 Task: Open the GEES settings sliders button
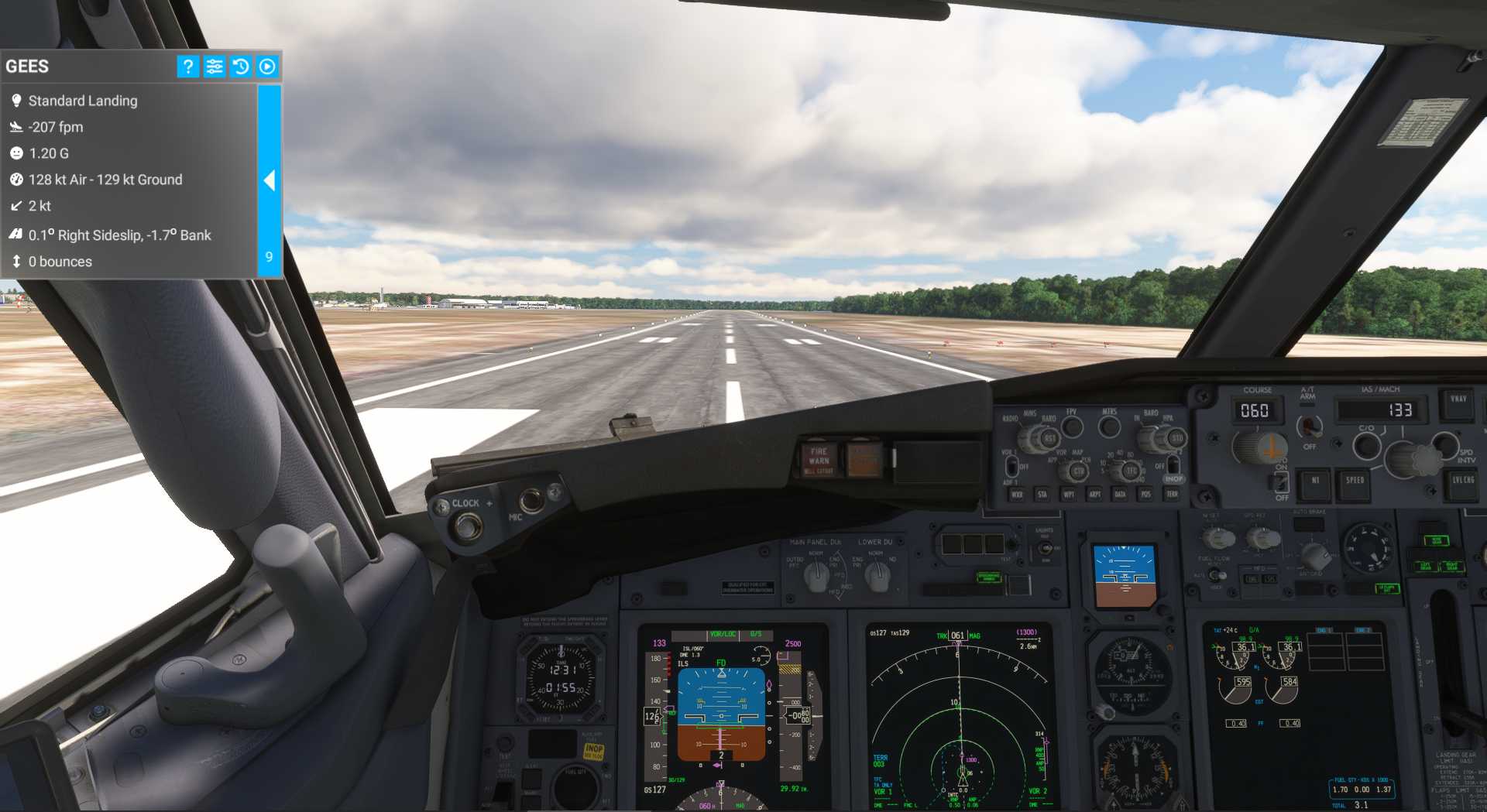(215, 67)
